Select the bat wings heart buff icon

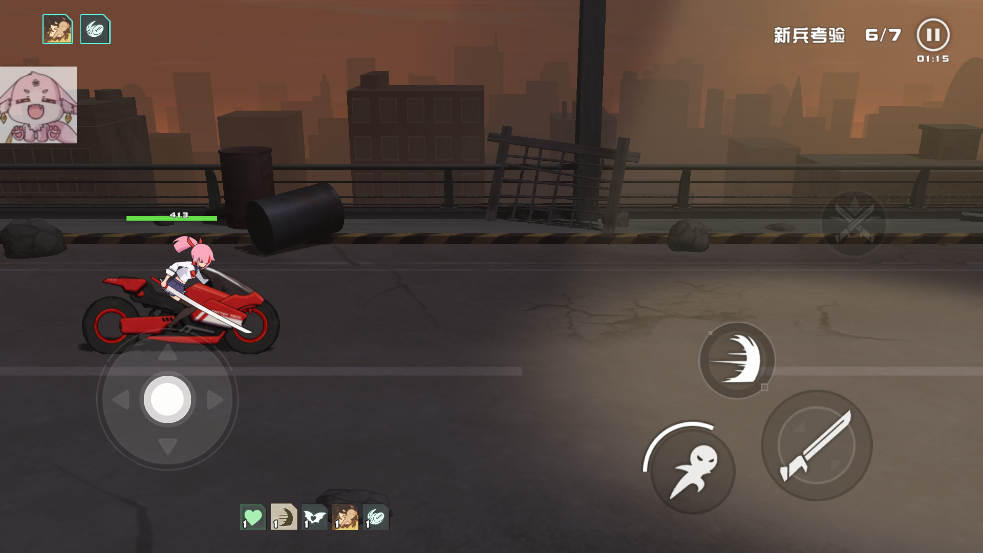click(x=315, y=517)
